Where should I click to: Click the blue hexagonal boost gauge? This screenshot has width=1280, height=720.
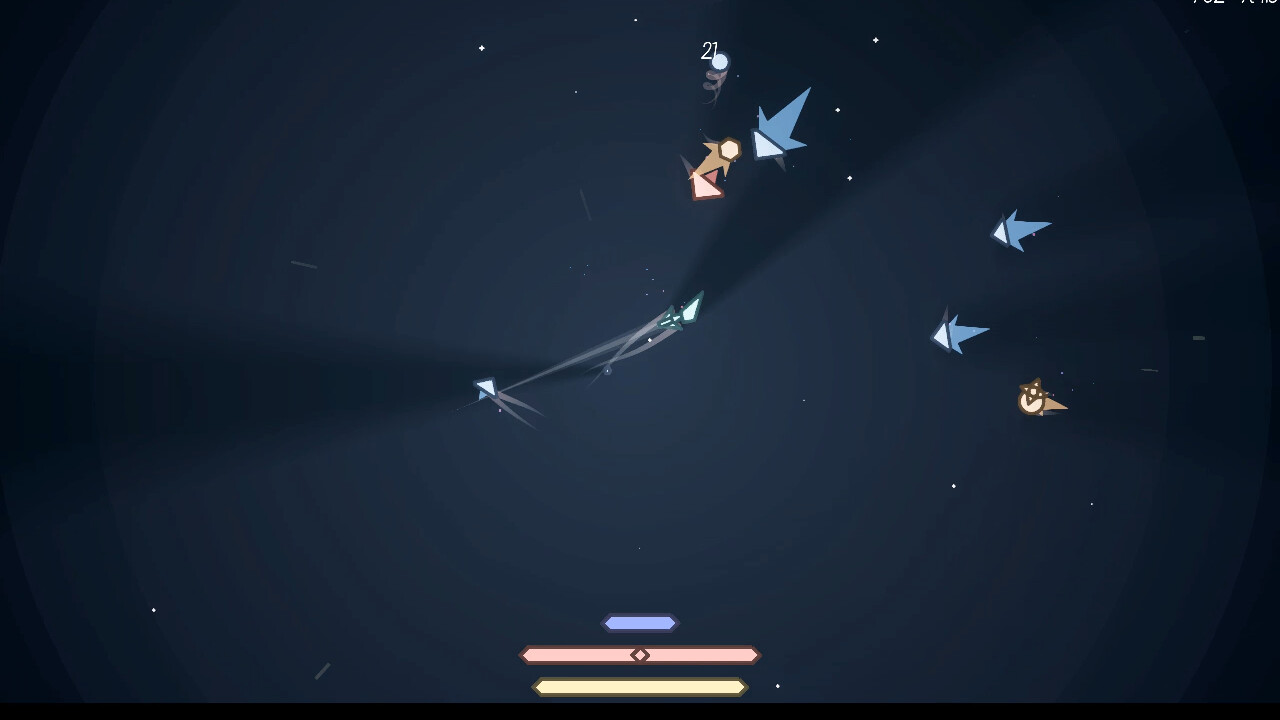pos(640,622)
